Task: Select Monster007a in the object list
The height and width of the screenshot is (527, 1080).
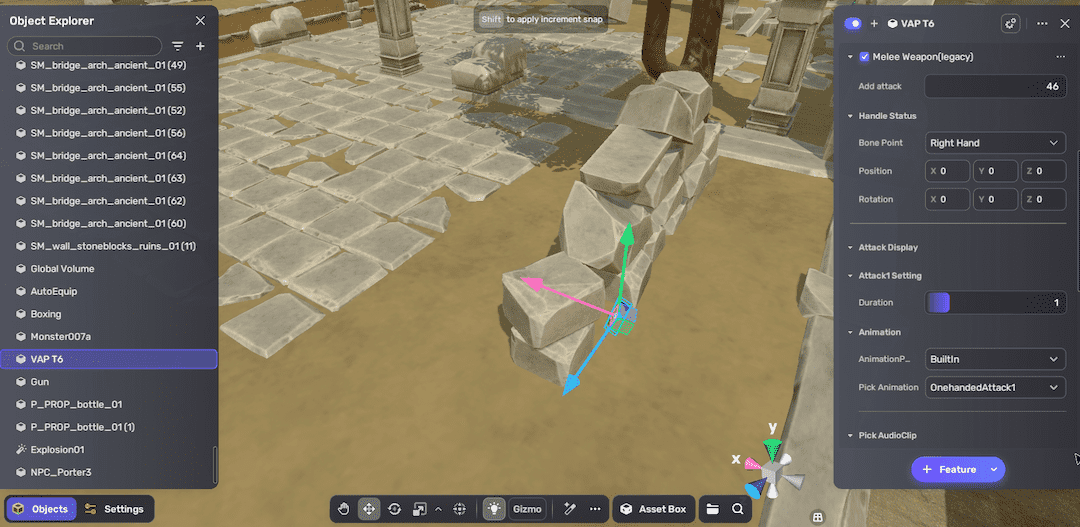Action: [x=60, y=336]
